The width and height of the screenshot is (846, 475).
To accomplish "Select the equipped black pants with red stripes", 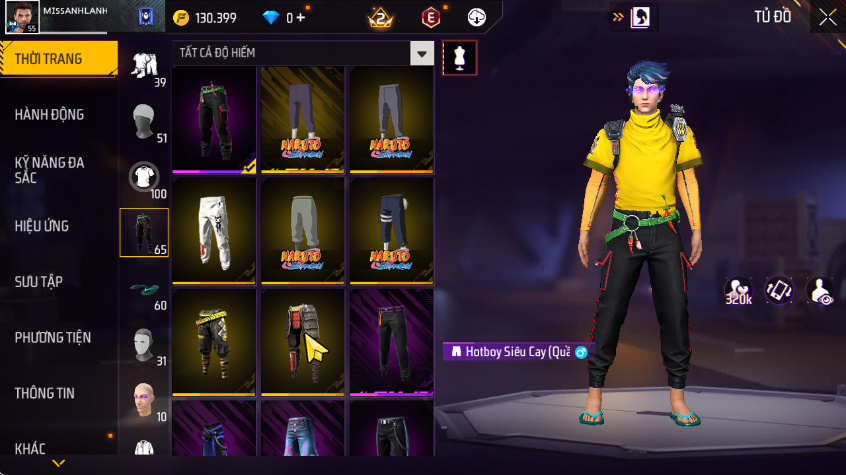I will [x=214, y=119].
